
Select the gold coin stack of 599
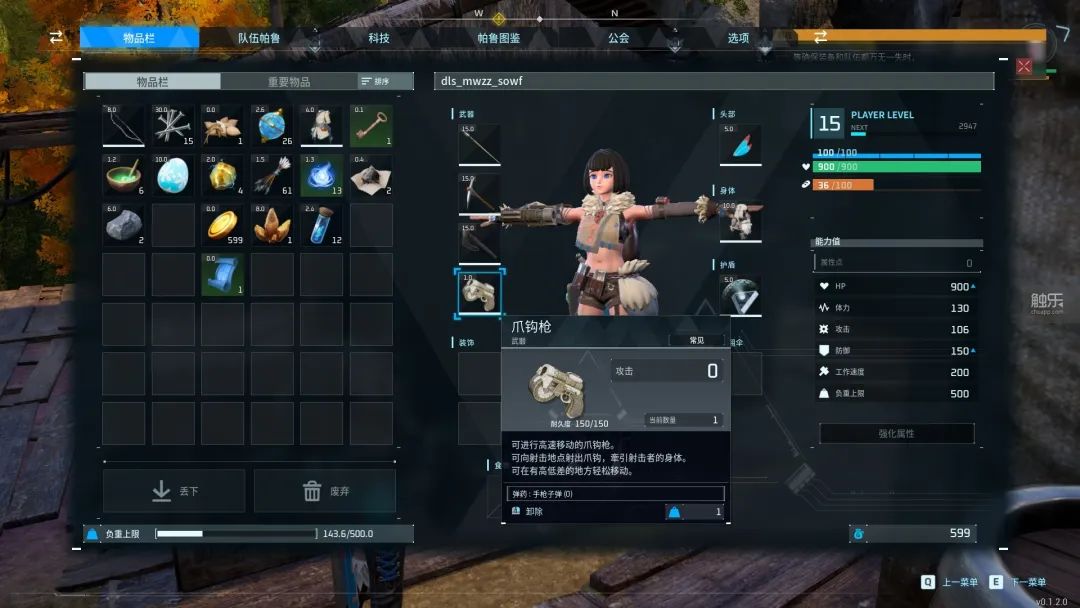point(223,225)
